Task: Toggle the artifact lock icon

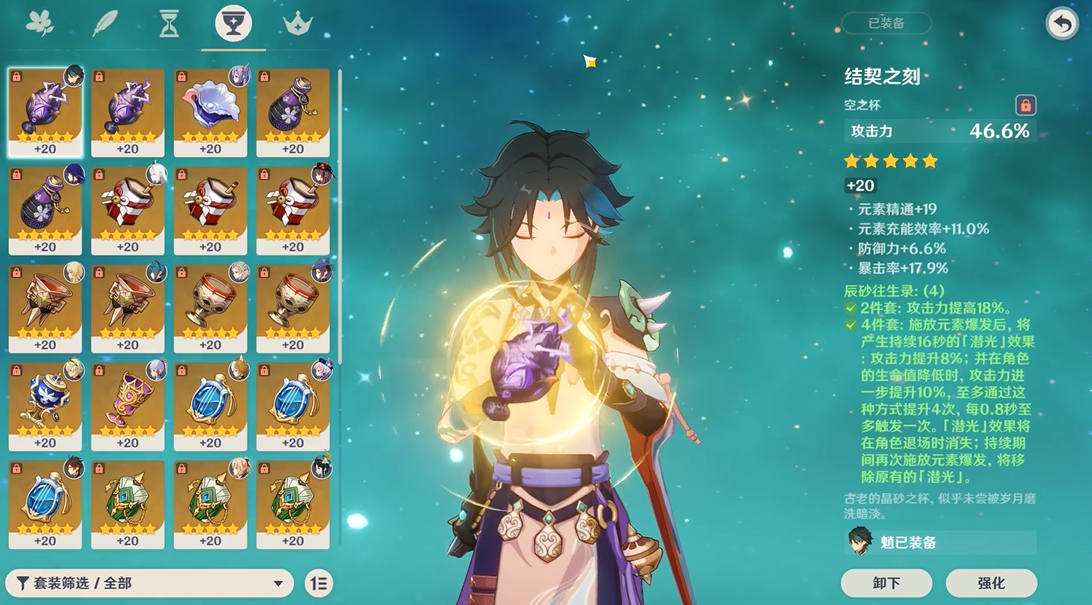Action: coord(1025,105)
